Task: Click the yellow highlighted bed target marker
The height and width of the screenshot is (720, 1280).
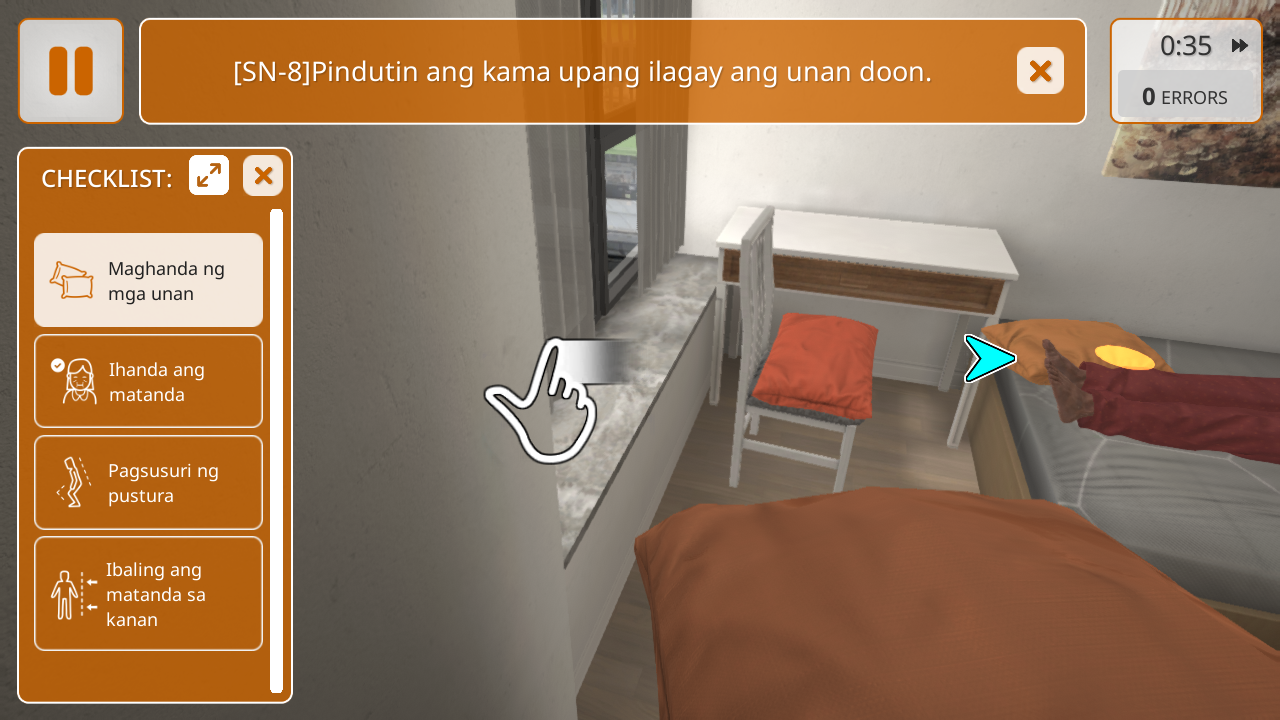Action: [1124, 357]
